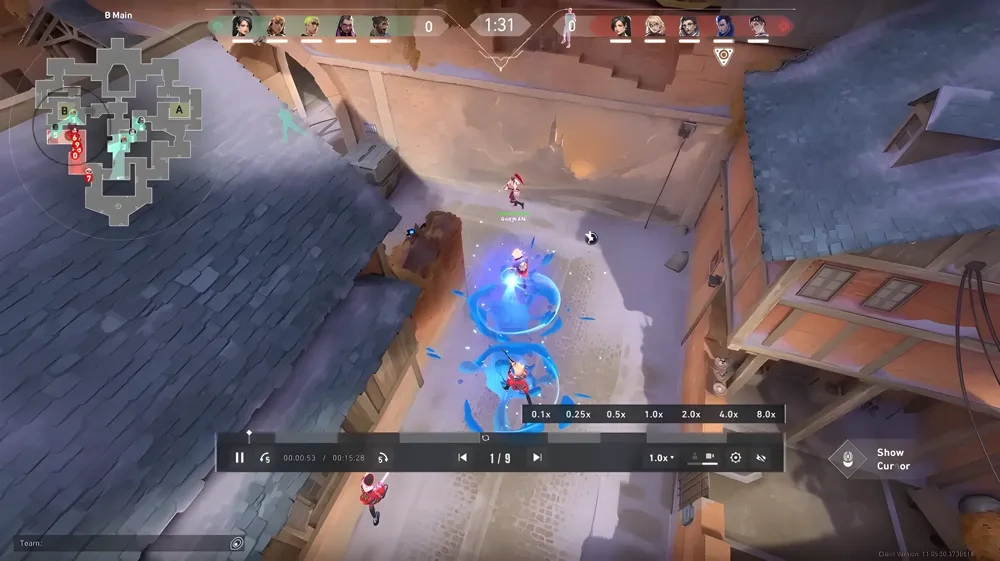This screenshot has height=561, width=1000.
Task: Toggle the 1.0x speed dropdown
Action: click(661, 458)
